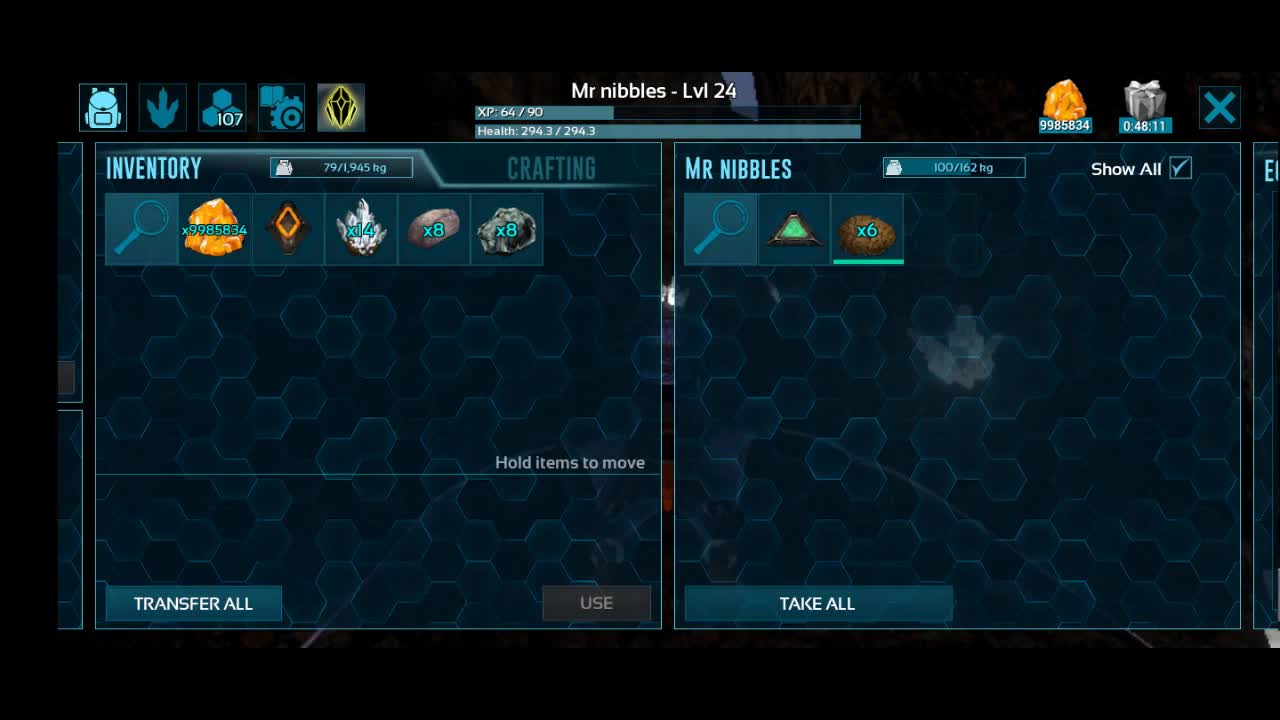
Task: Toggle the Show All checkbox
Action: [1180, 168]
